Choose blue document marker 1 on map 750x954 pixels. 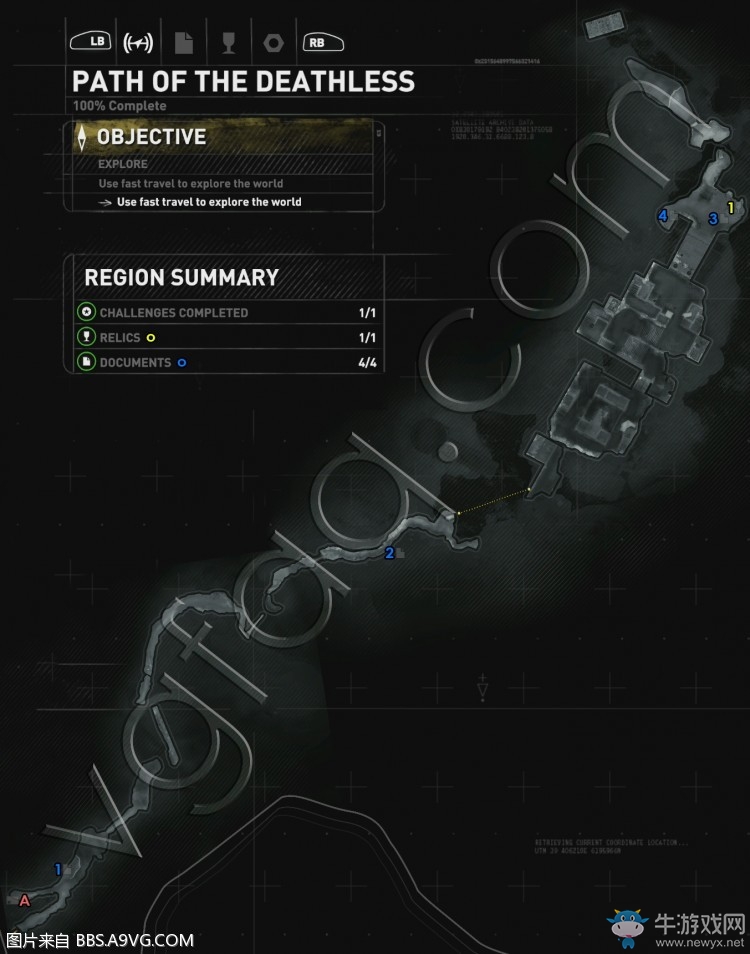[58, 869]
